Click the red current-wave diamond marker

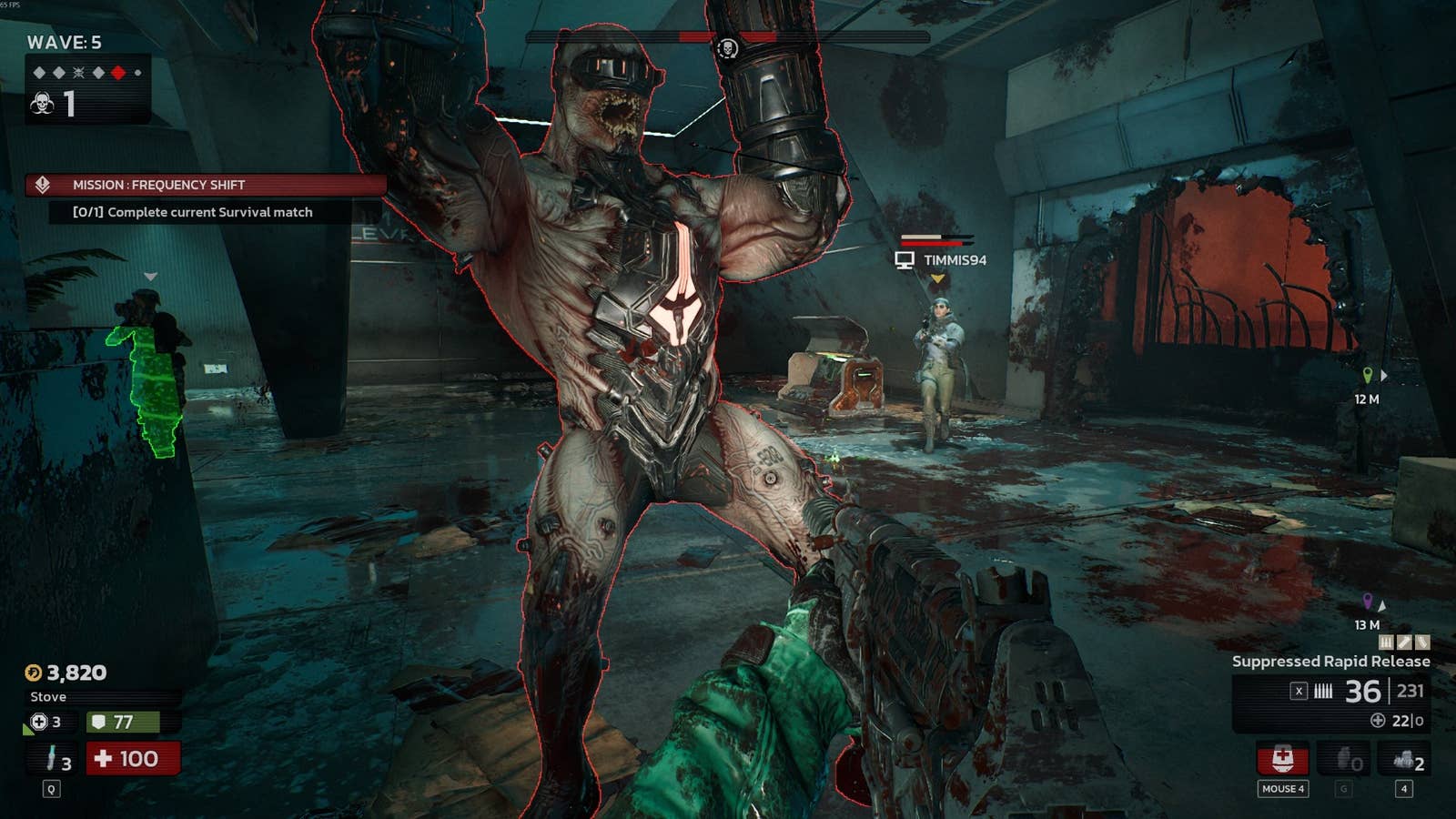pos(118,73)
